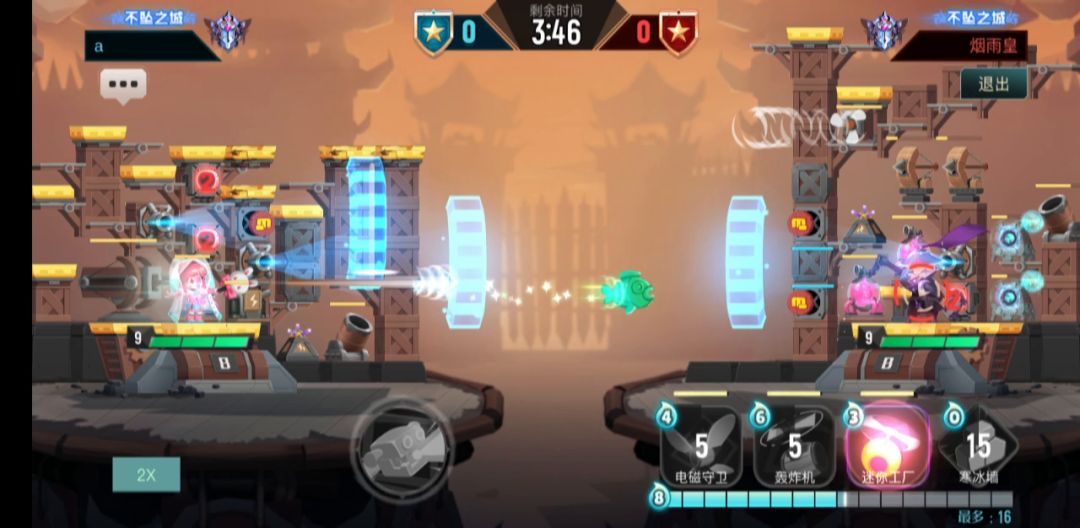
Task: Click opponent 烟雨皇's rank badge
Action: pyautogui.click(x=884, y=32)
